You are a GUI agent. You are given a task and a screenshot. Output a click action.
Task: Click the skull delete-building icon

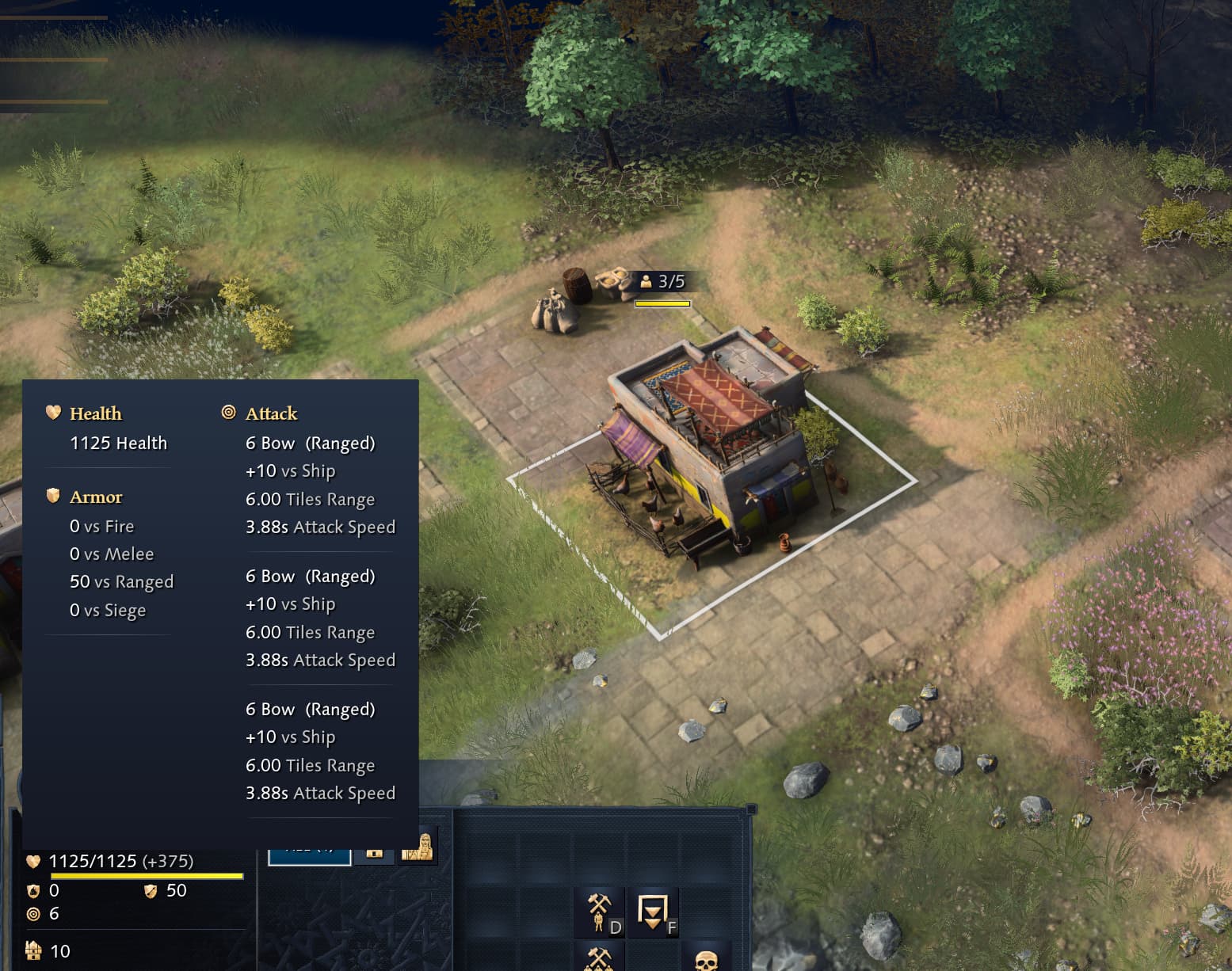tap(708, 961)
